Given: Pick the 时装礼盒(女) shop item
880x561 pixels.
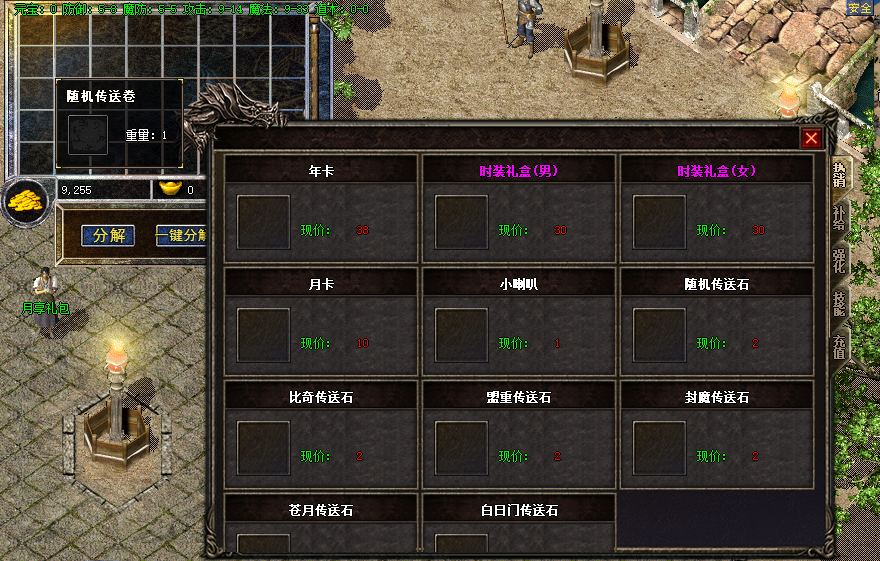Looking at the screenshot, I should tap(660, 222).
